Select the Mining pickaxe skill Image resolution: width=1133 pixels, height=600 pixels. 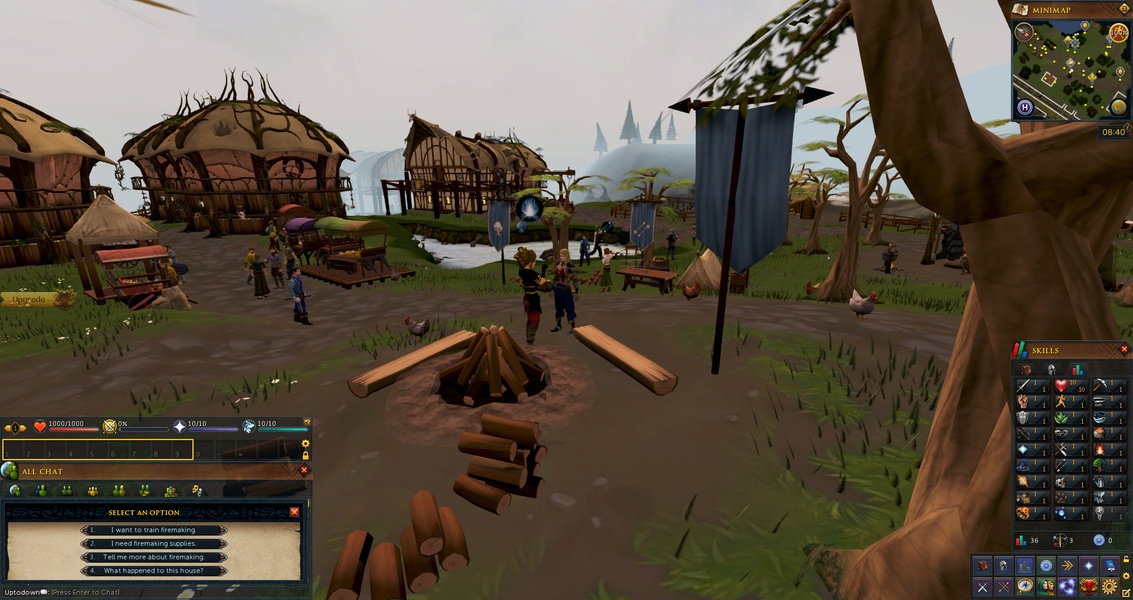1099,385
